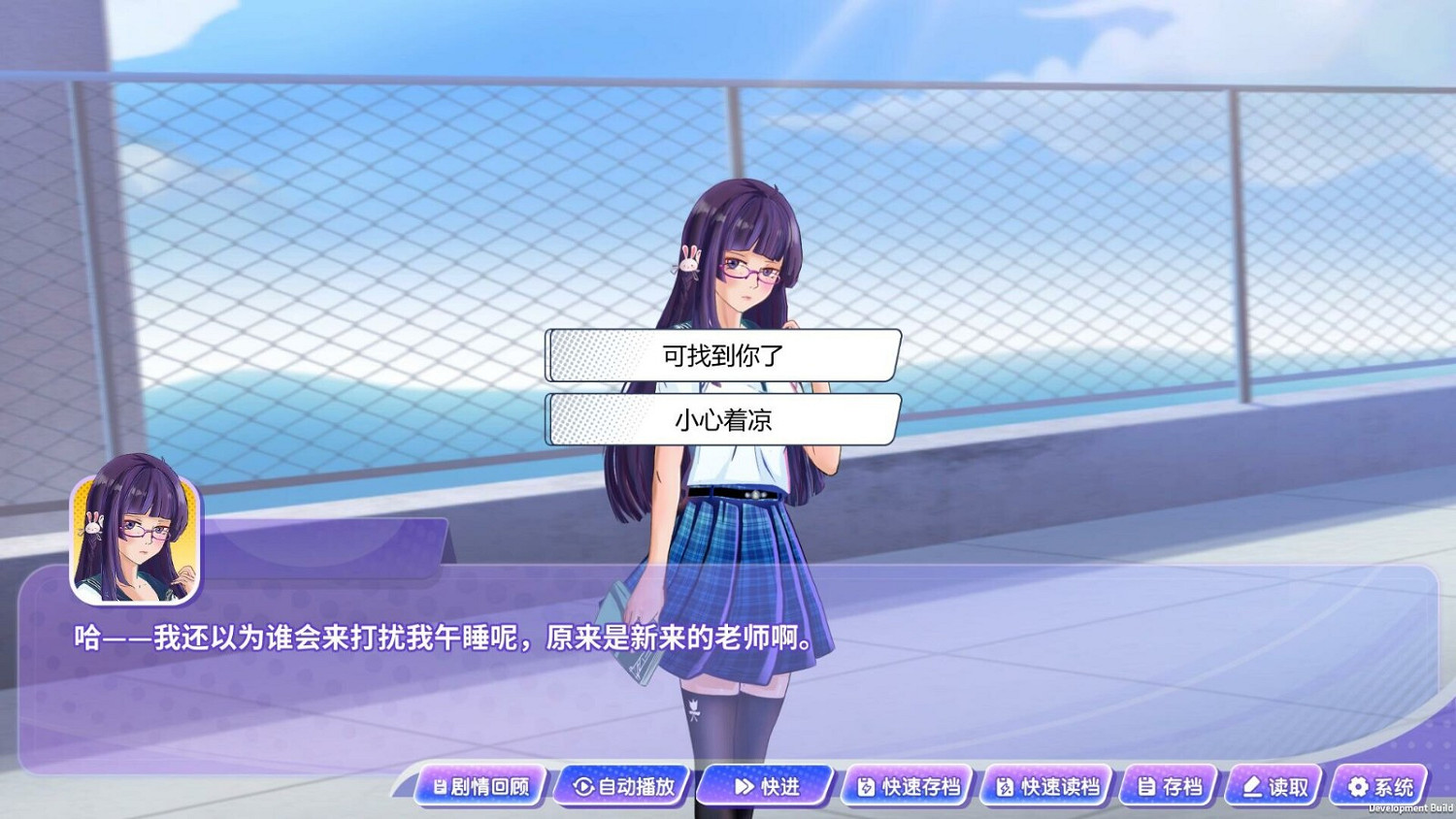Click the lightning quick-save icon on 快速存档

pos(866,787)
